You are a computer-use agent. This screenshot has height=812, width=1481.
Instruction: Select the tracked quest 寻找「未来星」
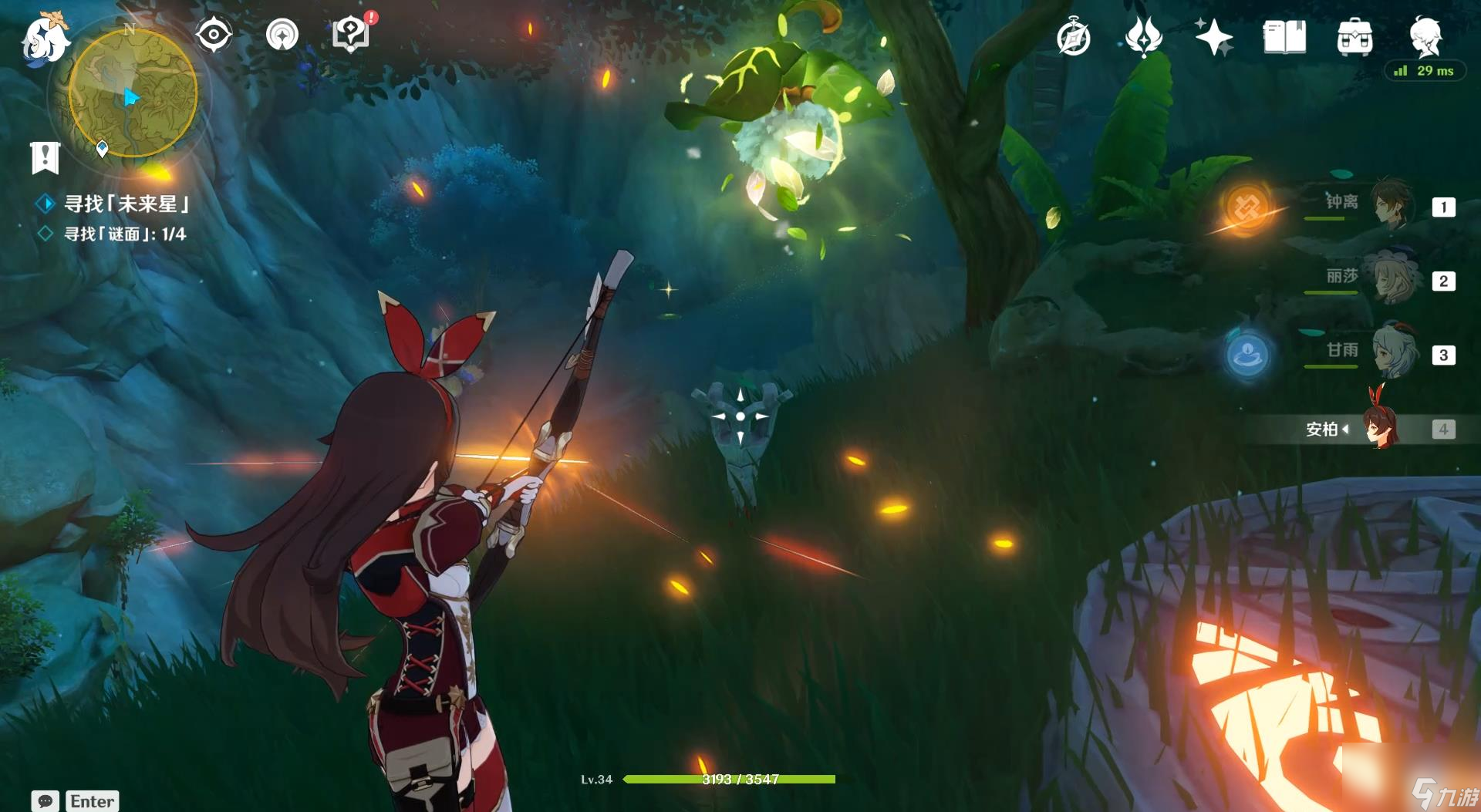click(126, 204)
